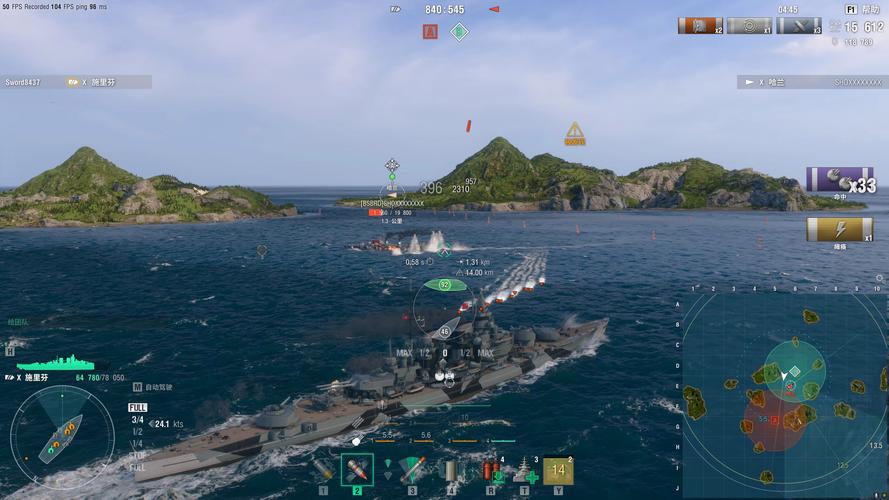
Task: Select the grey slot left of Damage Control
Action: coord(449,469)
